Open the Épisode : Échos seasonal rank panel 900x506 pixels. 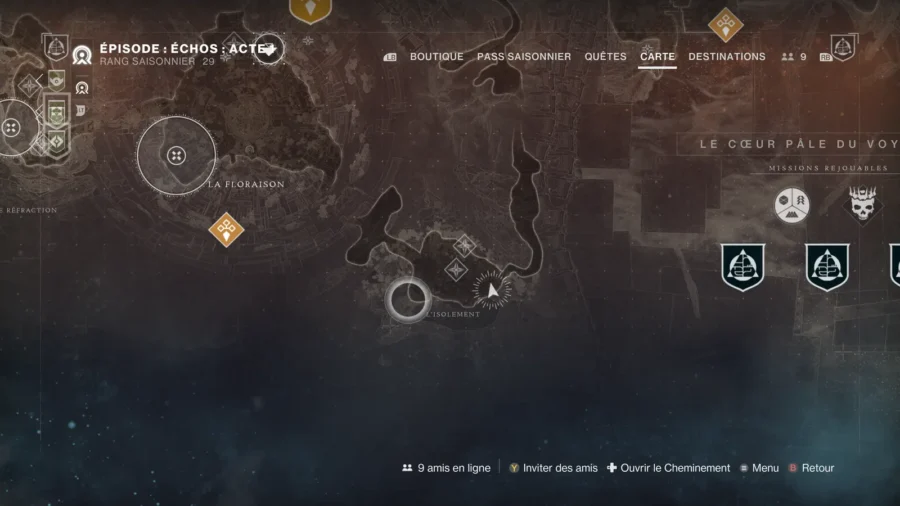170,53
